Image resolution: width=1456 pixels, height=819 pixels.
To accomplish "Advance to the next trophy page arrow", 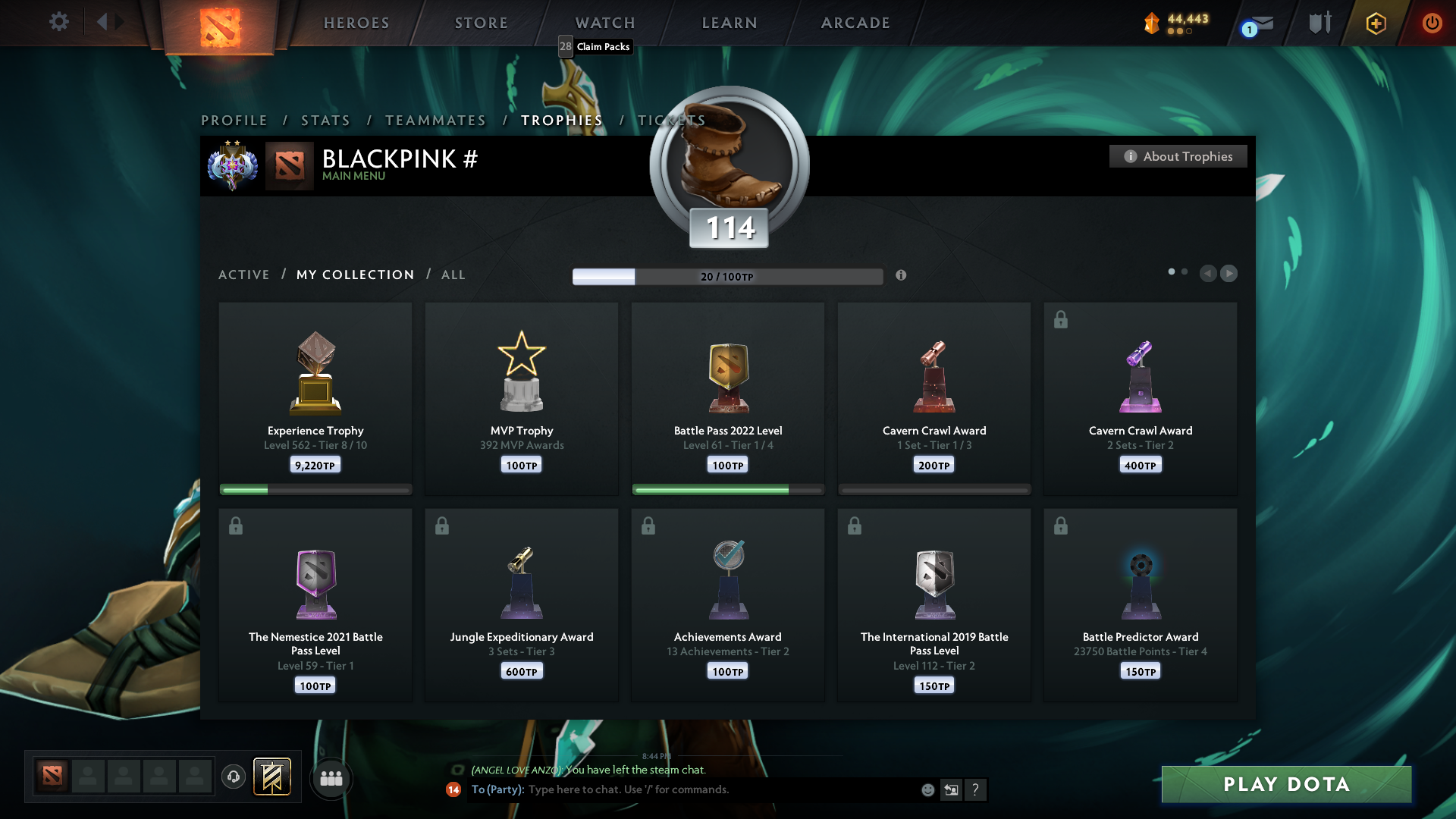I will pos(1229,274).
